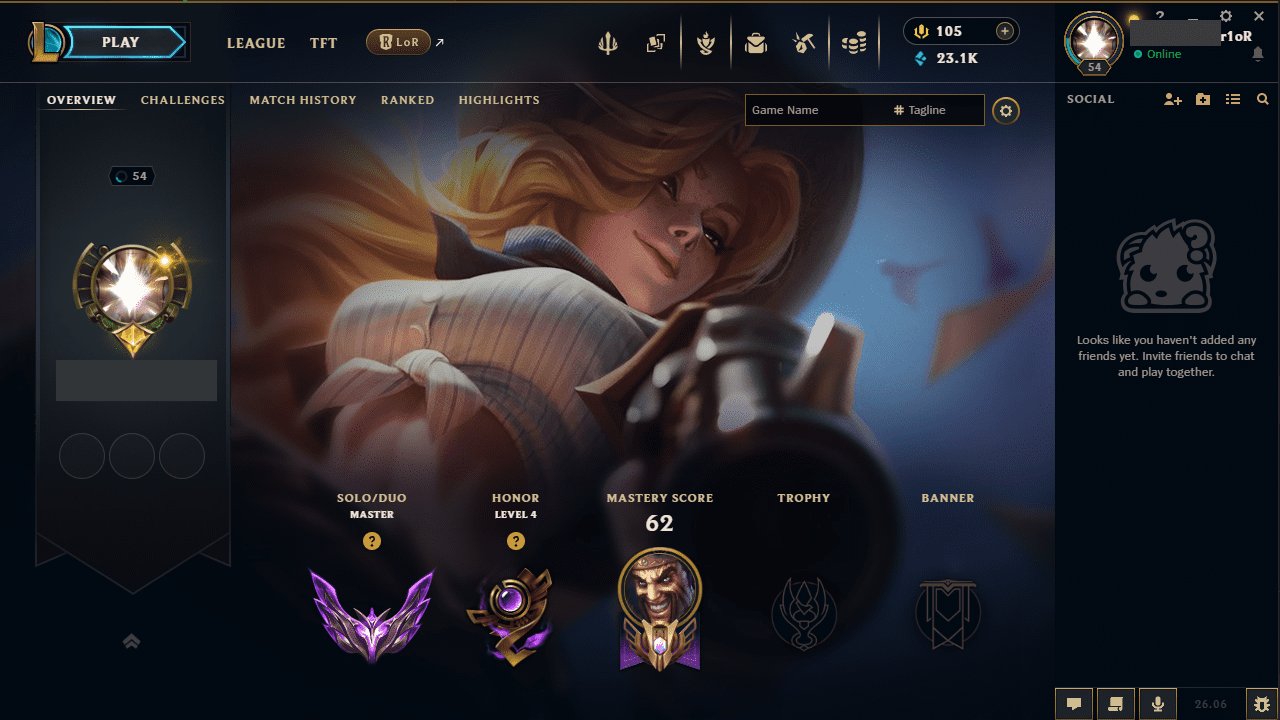The height and width of the screenshot is (720, 1280).
Task: Switch to the CHALLENGES tab
Action: click(183, 100)
